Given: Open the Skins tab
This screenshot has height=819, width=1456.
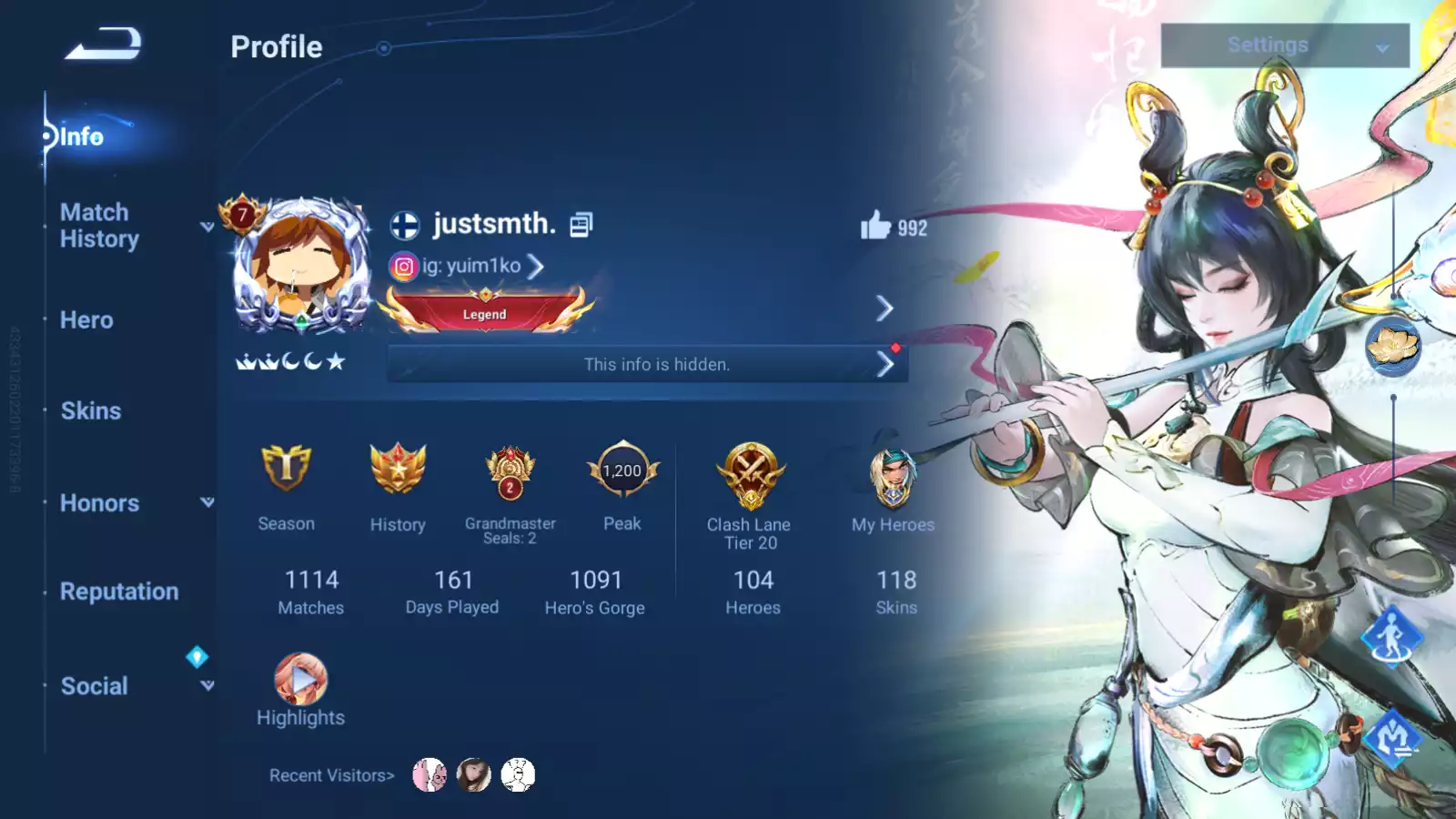Looking at the screenshot, I should 90,411.
